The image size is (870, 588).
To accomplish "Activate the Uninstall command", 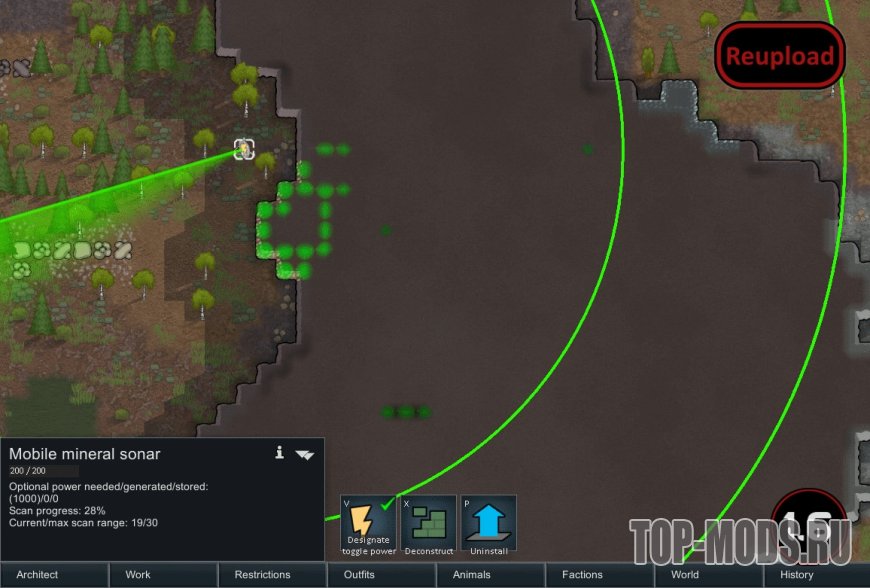I will (489, 525).
